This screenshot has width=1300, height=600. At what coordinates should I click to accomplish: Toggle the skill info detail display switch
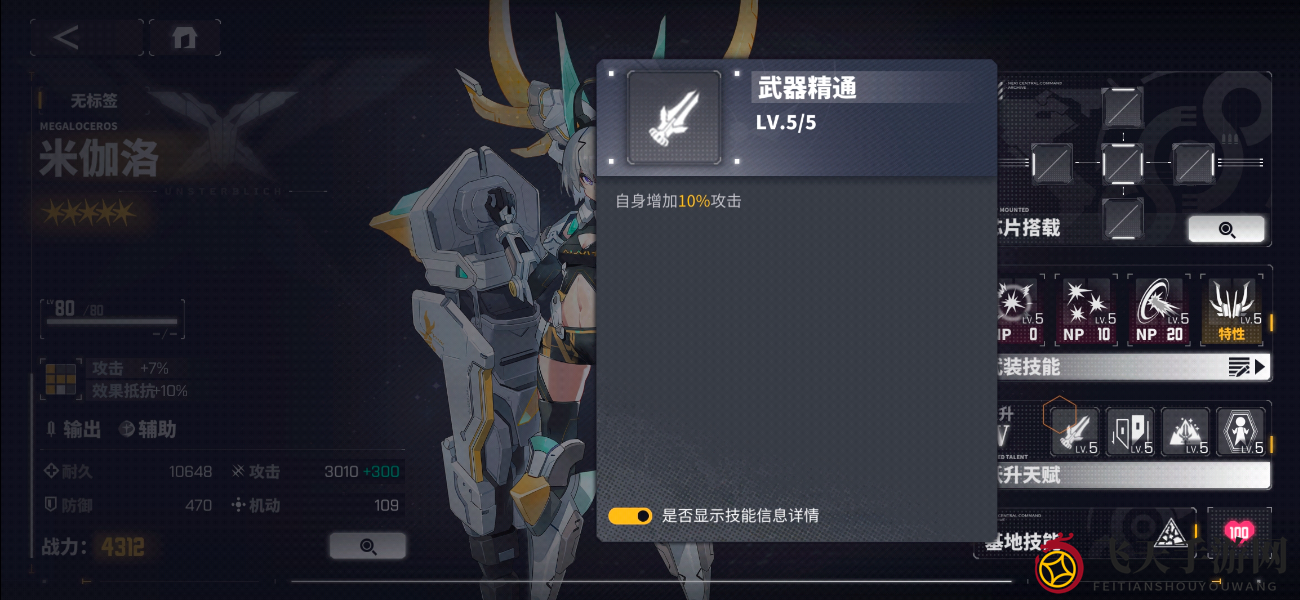coord(630,516)
